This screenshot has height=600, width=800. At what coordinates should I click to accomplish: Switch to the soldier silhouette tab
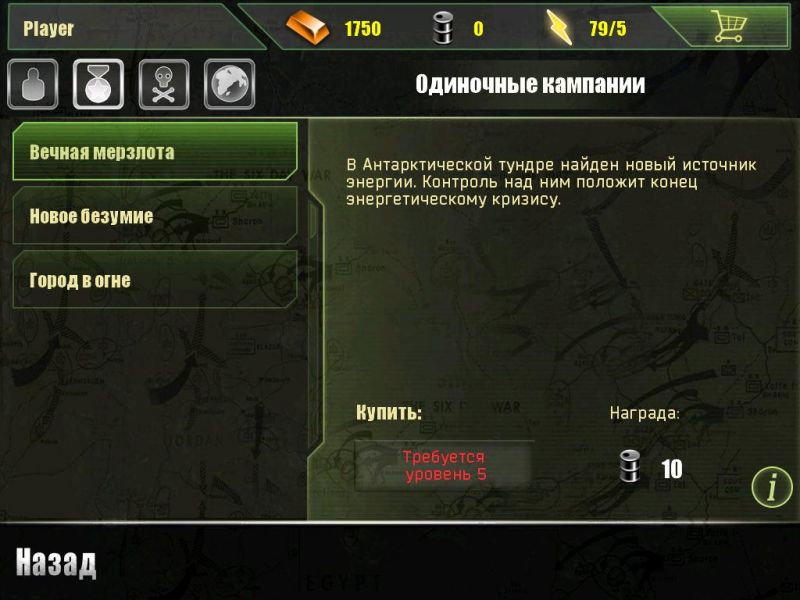[33, 85]
